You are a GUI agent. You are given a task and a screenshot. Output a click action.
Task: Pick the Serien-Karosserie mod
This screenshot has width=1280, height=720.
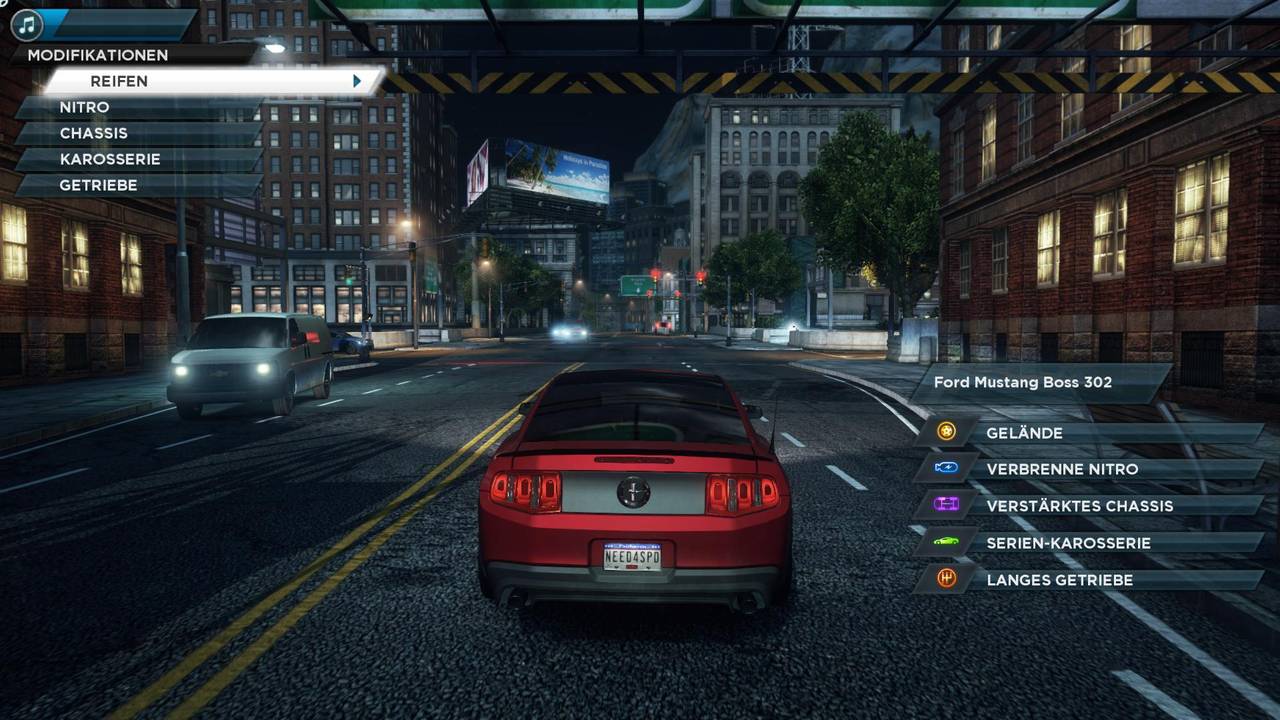[x=1090, y=543]
